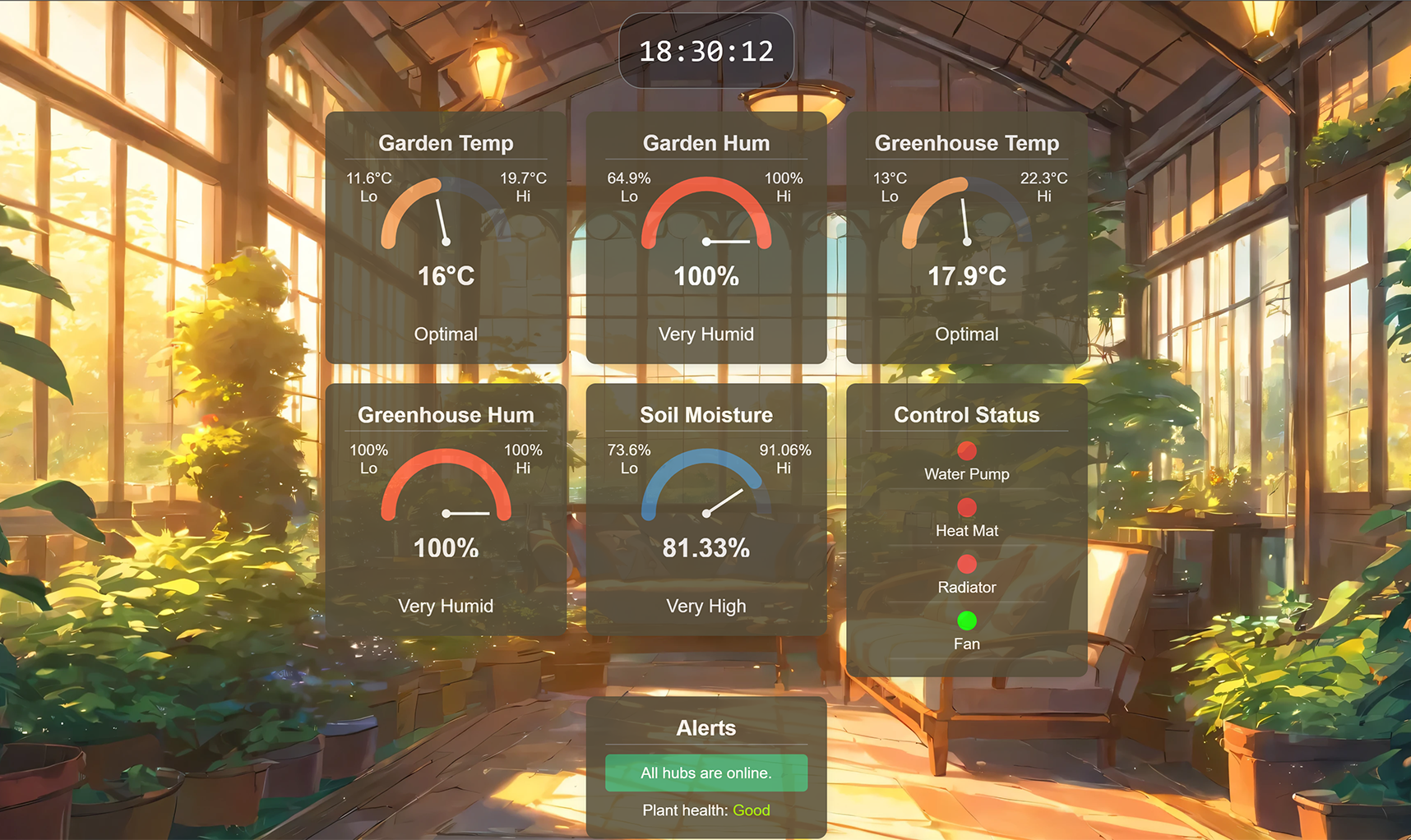Click the Very Humid status on Garden Hum
This screenshot has height=840, width=1411.
(x=705, y=334)
